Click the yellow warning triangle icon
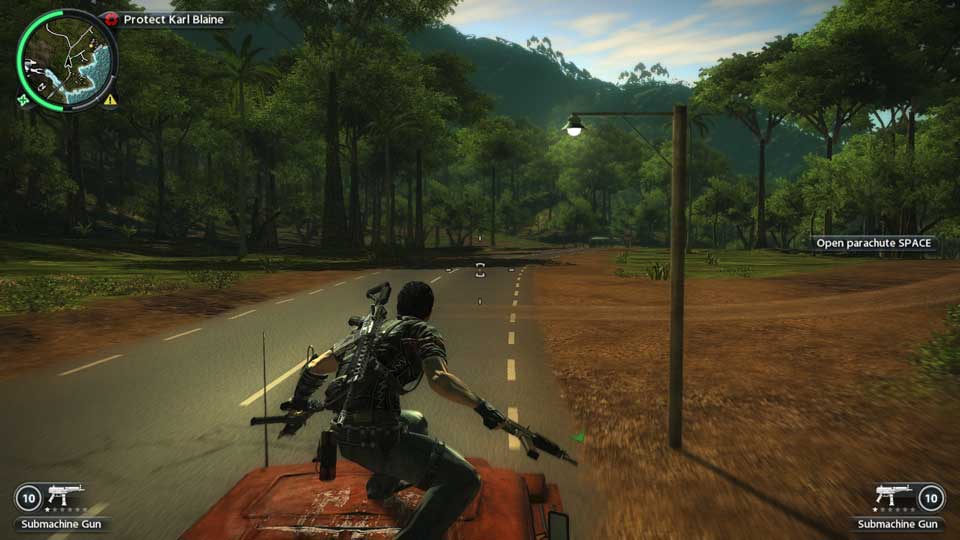Viewport: 960px width, 540px height. (109, 100)
